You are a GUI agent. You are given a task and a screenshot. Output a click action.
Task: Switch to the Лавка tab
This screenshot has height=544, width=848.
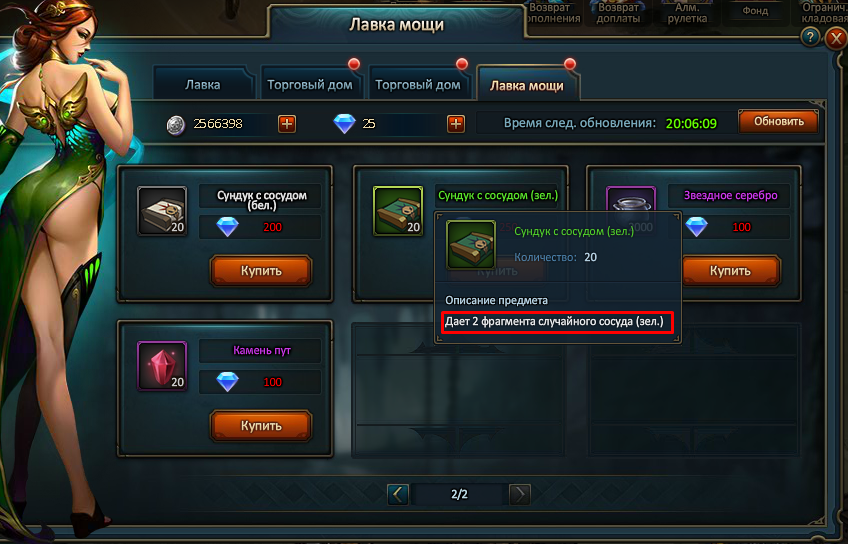click(203, 85)
